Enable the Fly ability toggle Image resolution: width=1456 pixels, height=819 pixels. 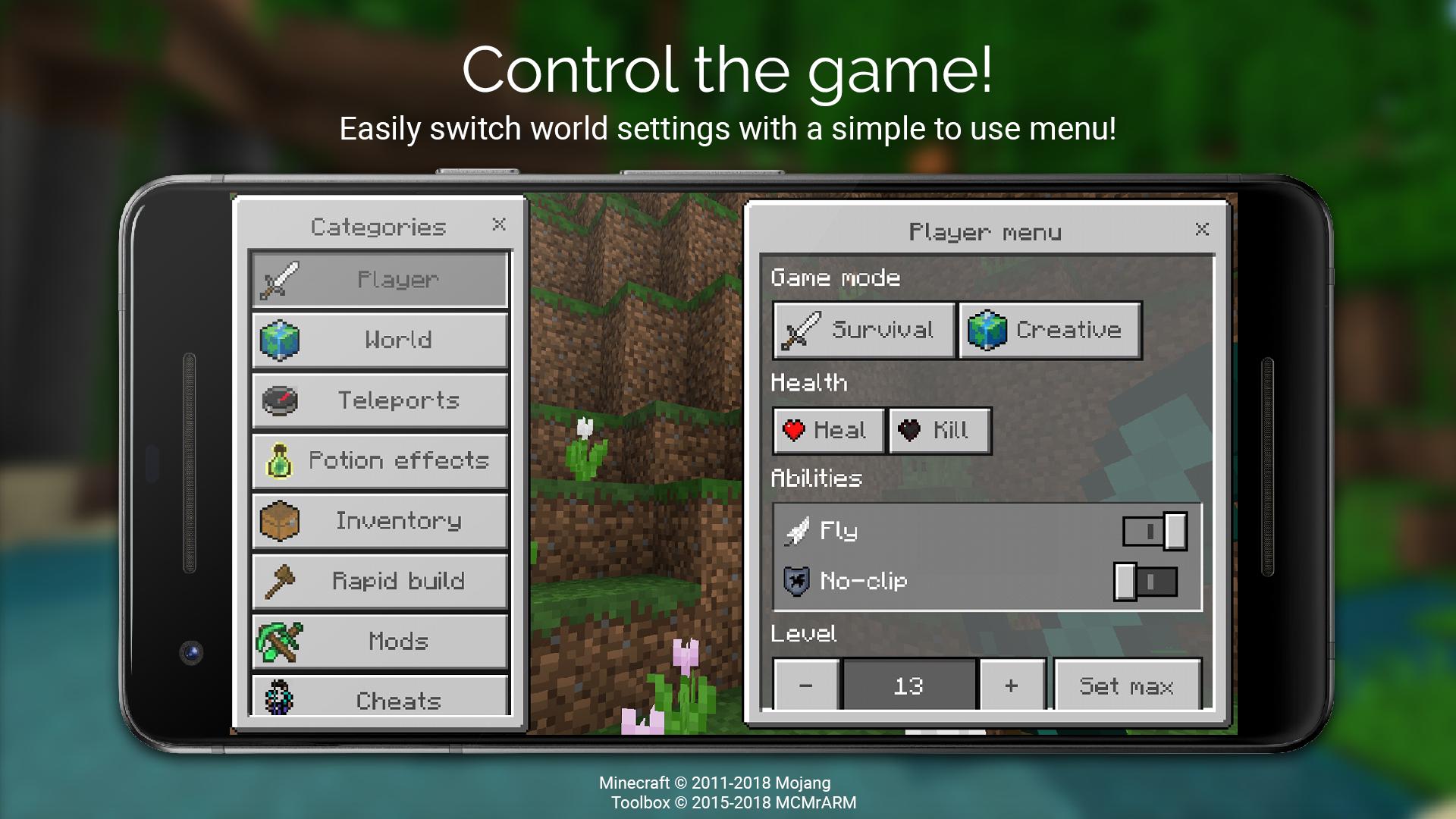click(1154, 532)
